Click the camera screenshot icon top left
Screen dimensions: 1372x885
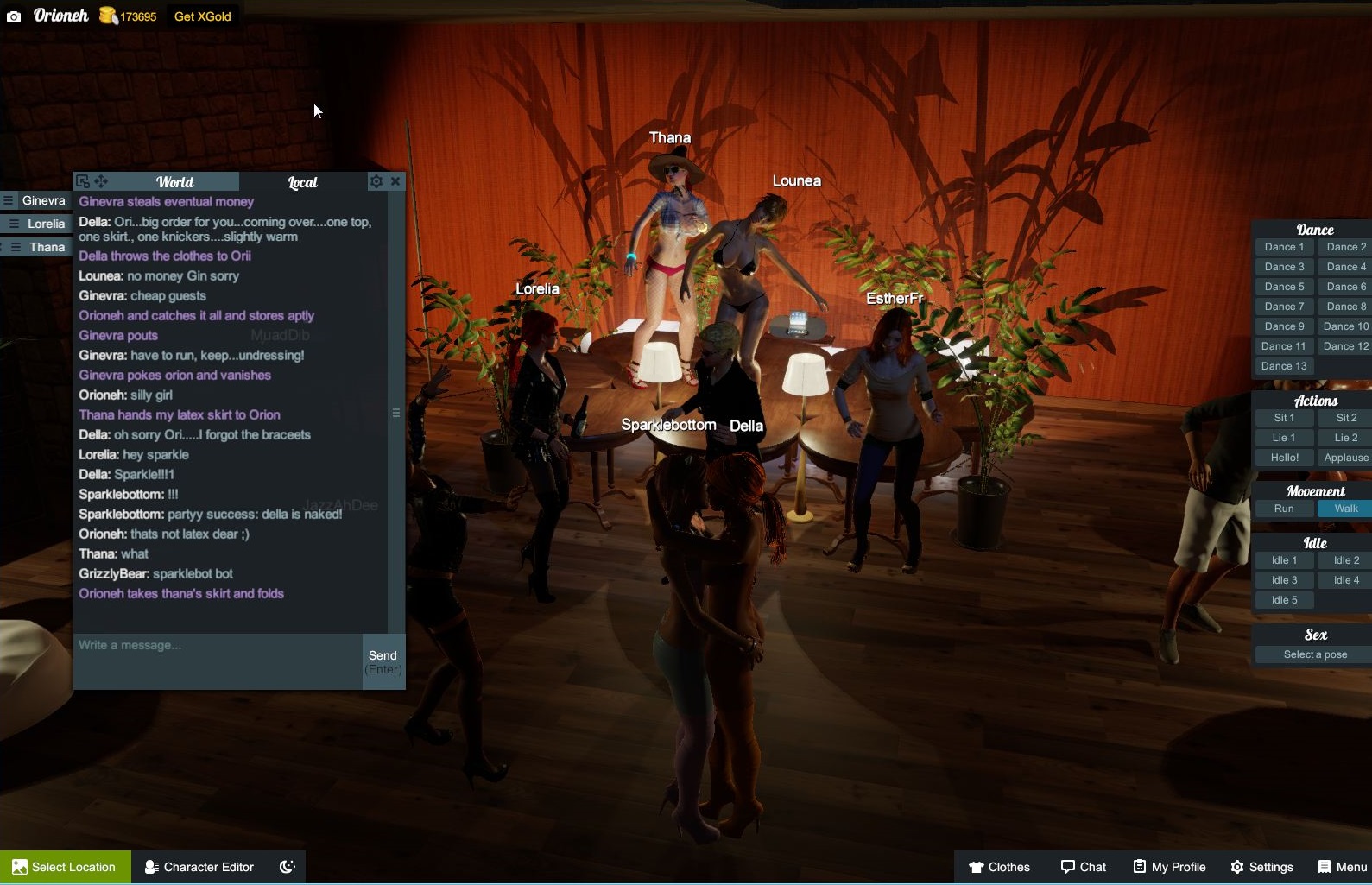(x=13, y=16)
